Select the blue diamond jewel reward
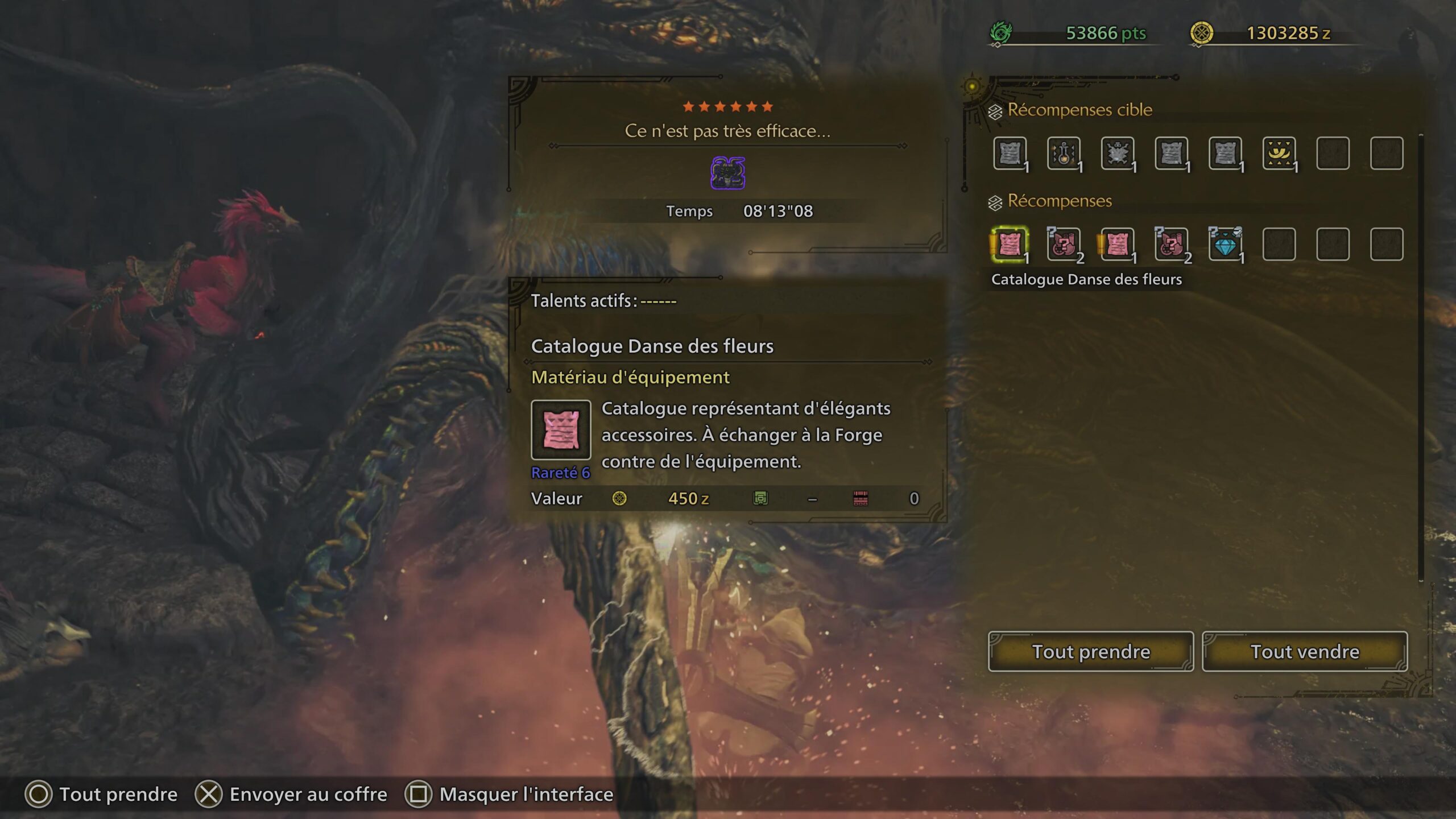The width and height of the screenshot is (1456, 819). click(1225, 245)
